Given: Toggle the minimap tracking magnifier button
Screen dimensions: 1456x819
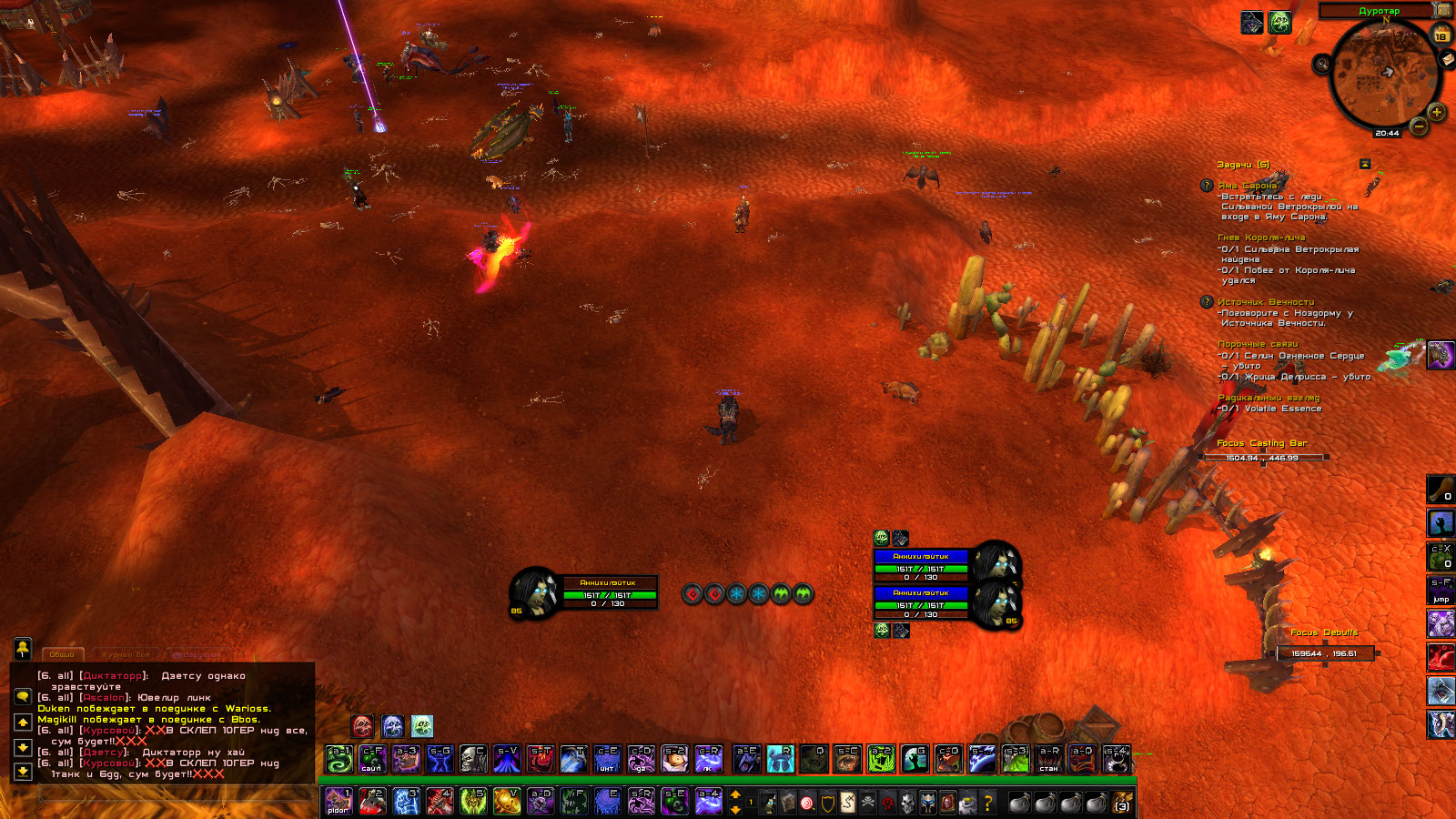Looking at the screenshot, I should [x=1322, y=64].
